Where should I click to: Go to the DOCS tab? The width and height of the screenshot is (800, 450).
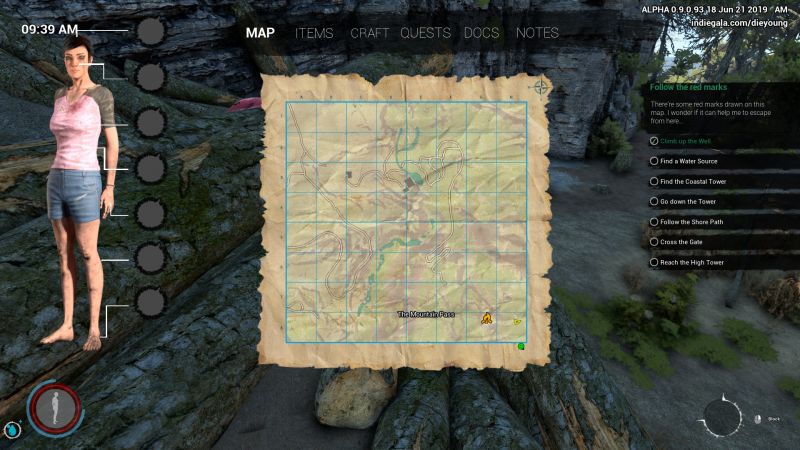click(482, 33)
